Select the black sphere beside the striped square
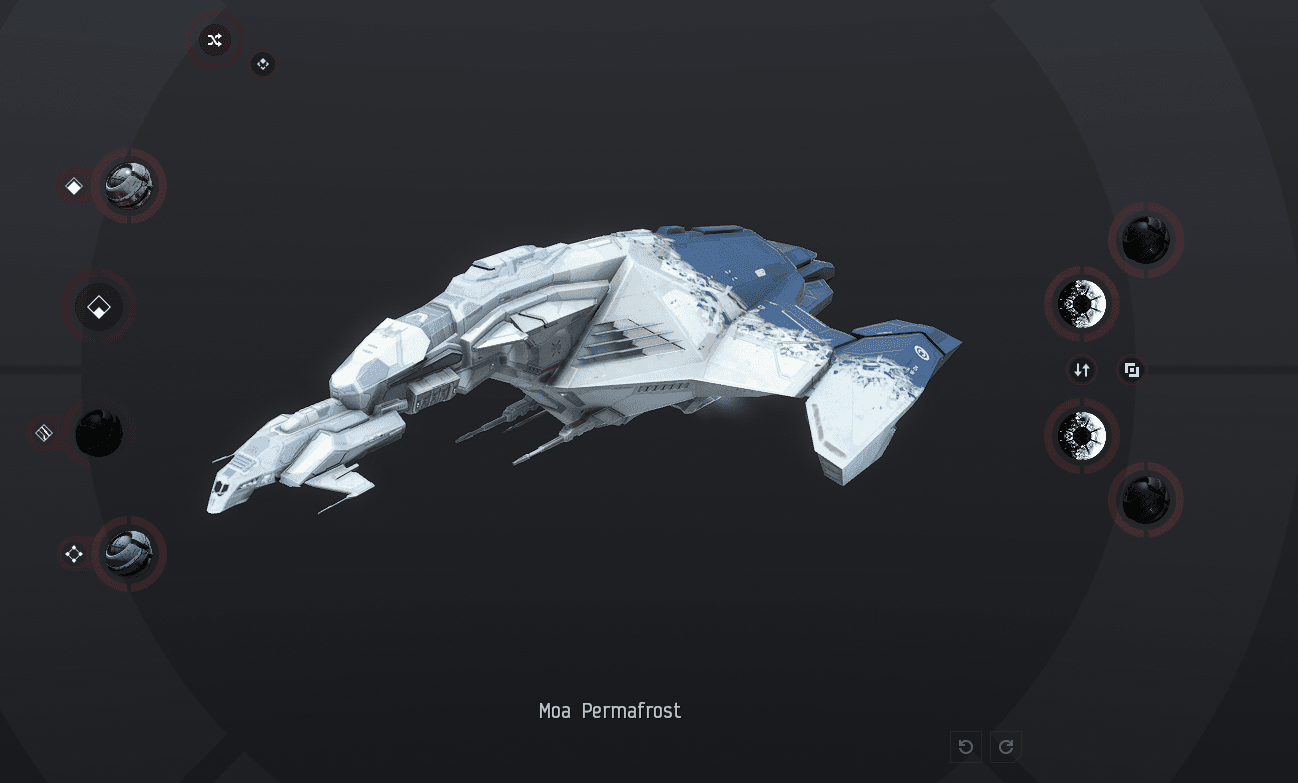 point(99,433)
